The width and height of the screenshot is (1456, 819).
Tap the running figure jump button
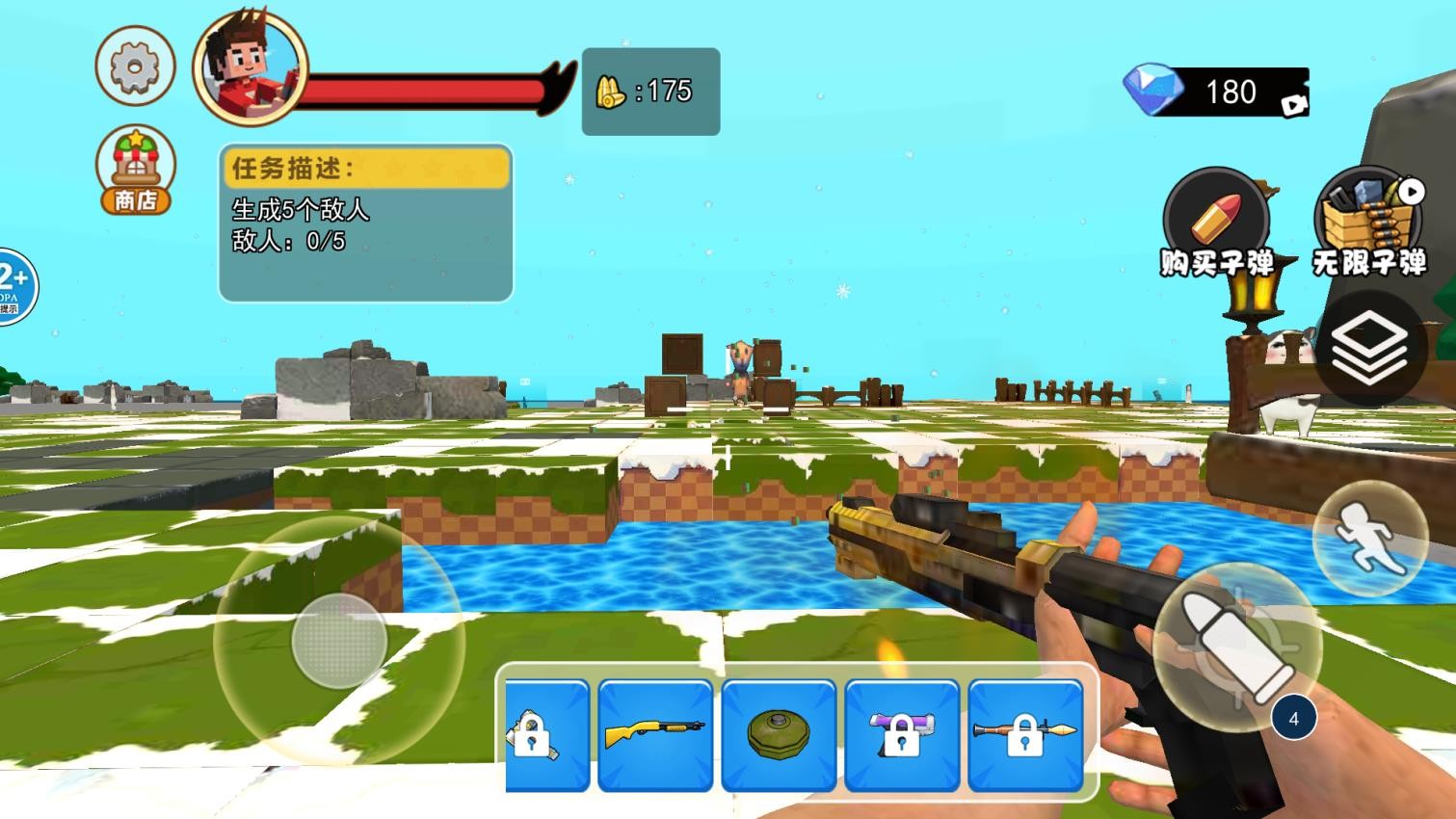tap(1369, 538)
